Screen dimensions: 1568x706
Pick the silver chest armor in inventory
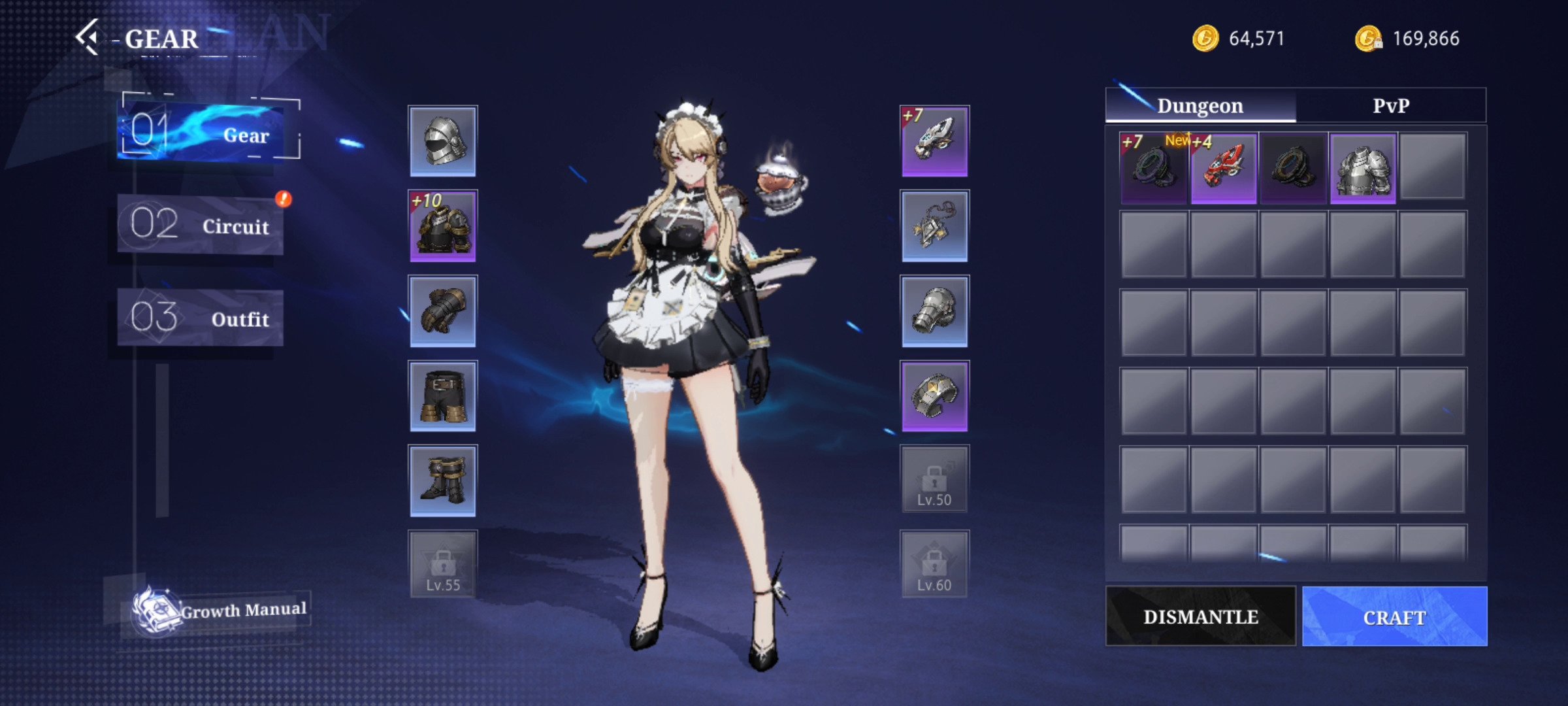[1363, 169]
